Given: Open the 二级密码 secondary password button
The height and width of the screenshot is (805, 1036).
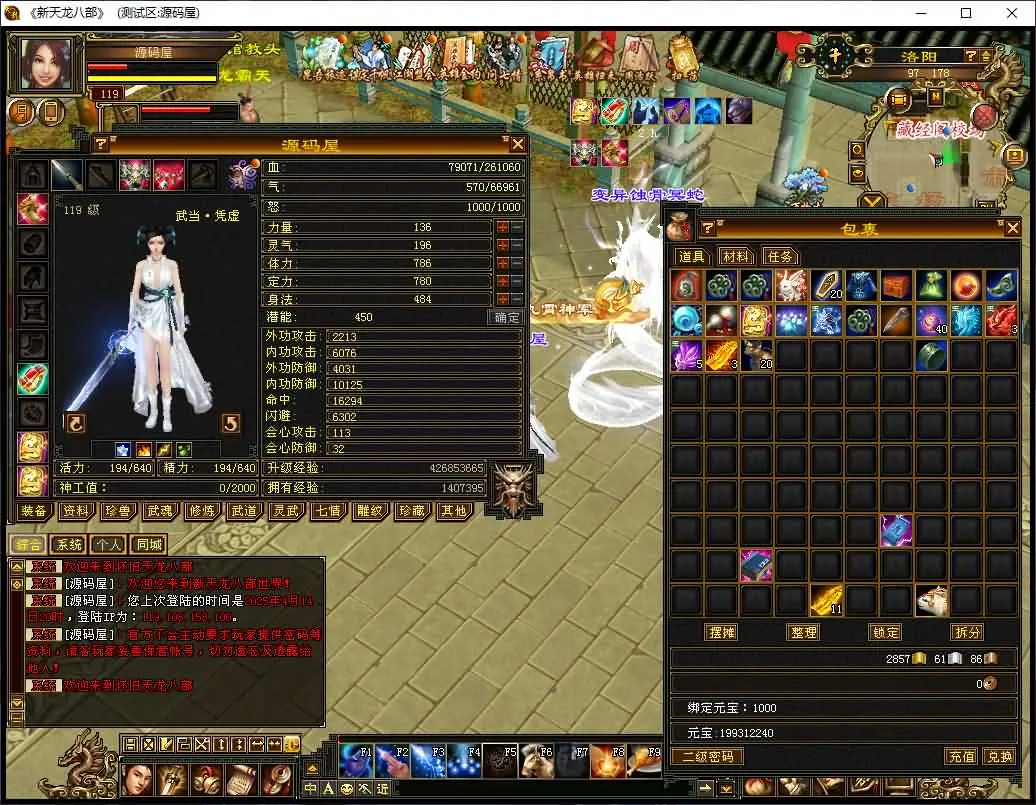Looking at the screenshot, I should [x=707, y=757].
